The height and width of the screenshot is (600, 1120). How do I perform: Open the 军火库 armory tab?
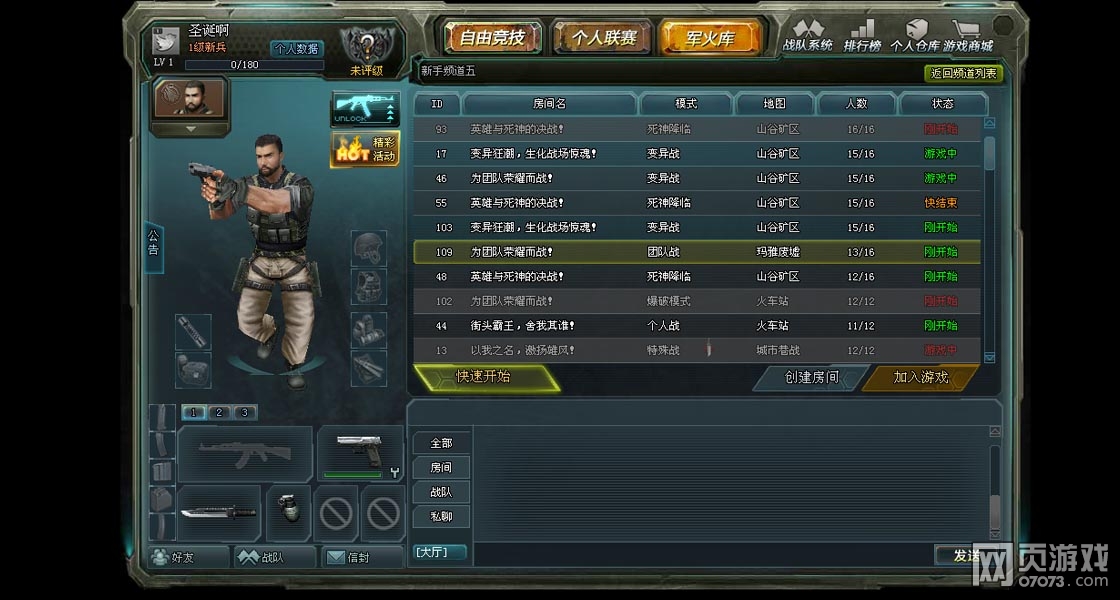pyautogui.click(x=710, y=39)
